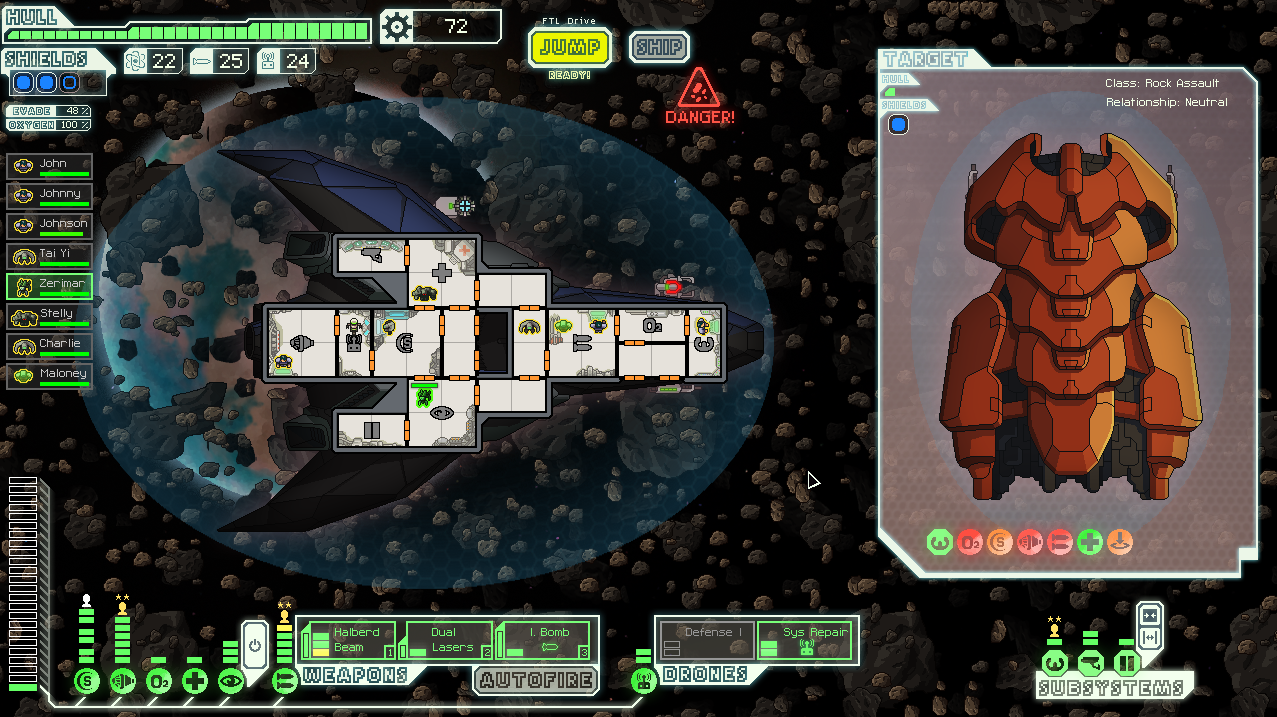Choose Zerimar from the crew list
Screen dimensions: 1277x717
coord(50,285)
